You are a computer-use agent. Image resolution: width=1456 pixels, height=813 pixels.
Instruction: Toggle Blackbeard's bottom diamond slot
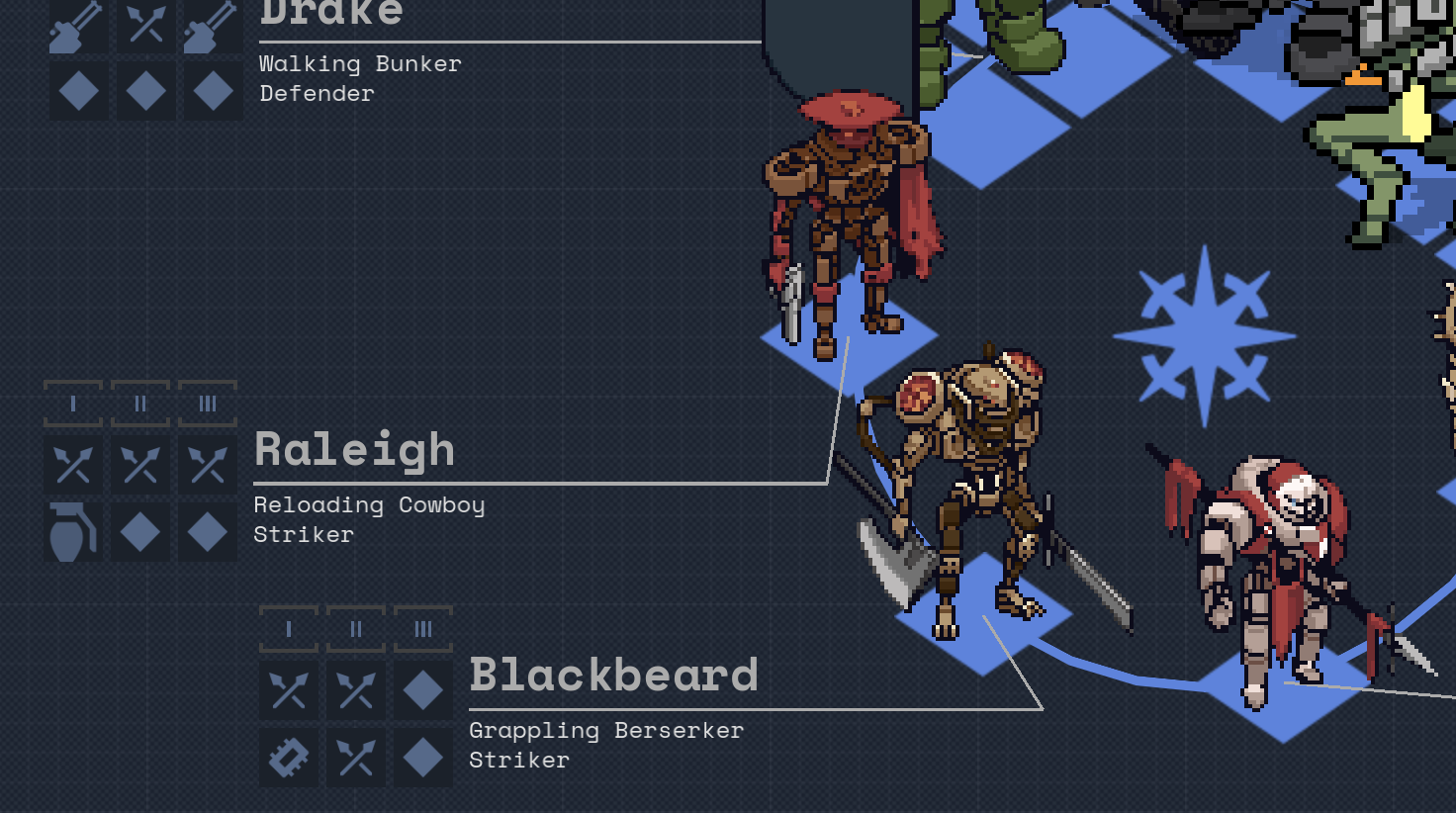(x=425, y=757)
